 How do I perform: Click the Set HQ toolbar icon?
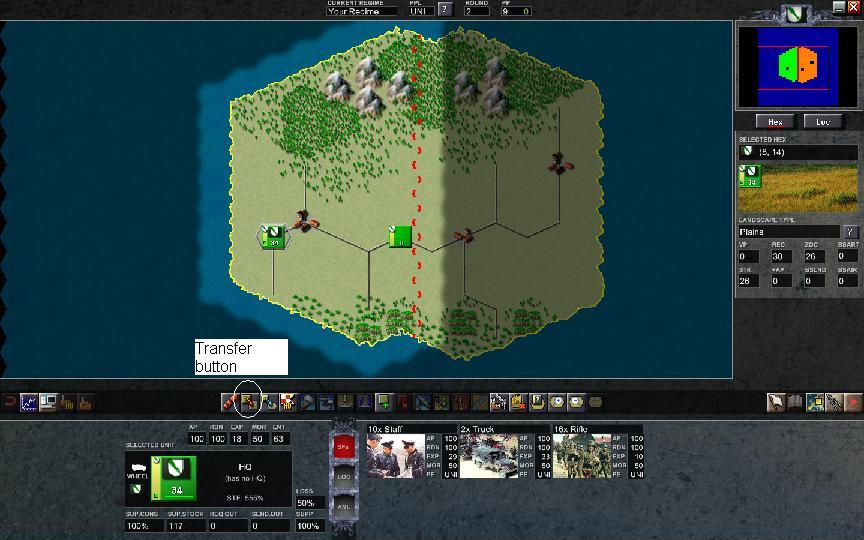coord(287,402)
